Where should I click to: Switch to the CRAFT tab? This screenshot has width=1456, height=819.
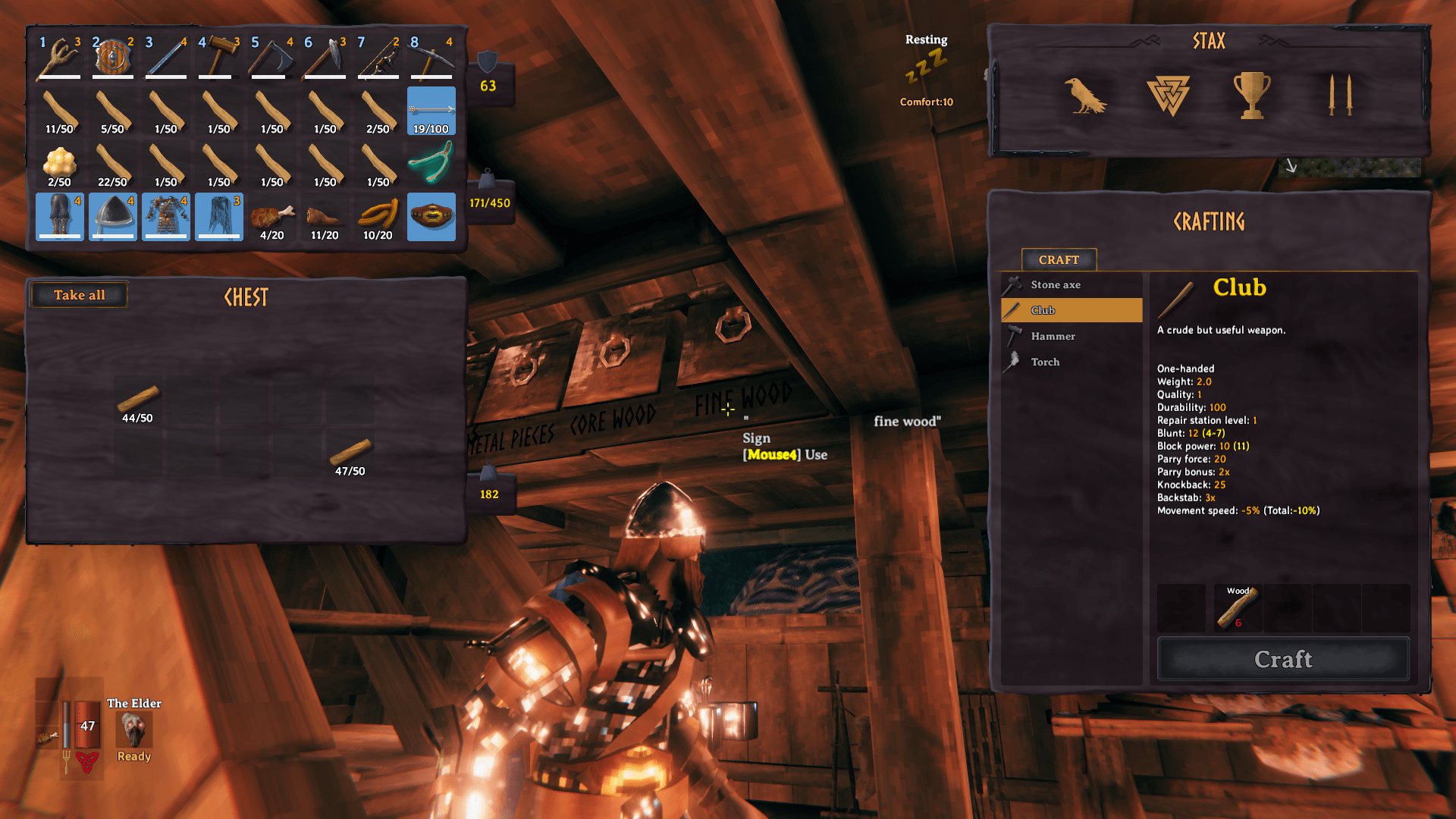point(1059,260)
